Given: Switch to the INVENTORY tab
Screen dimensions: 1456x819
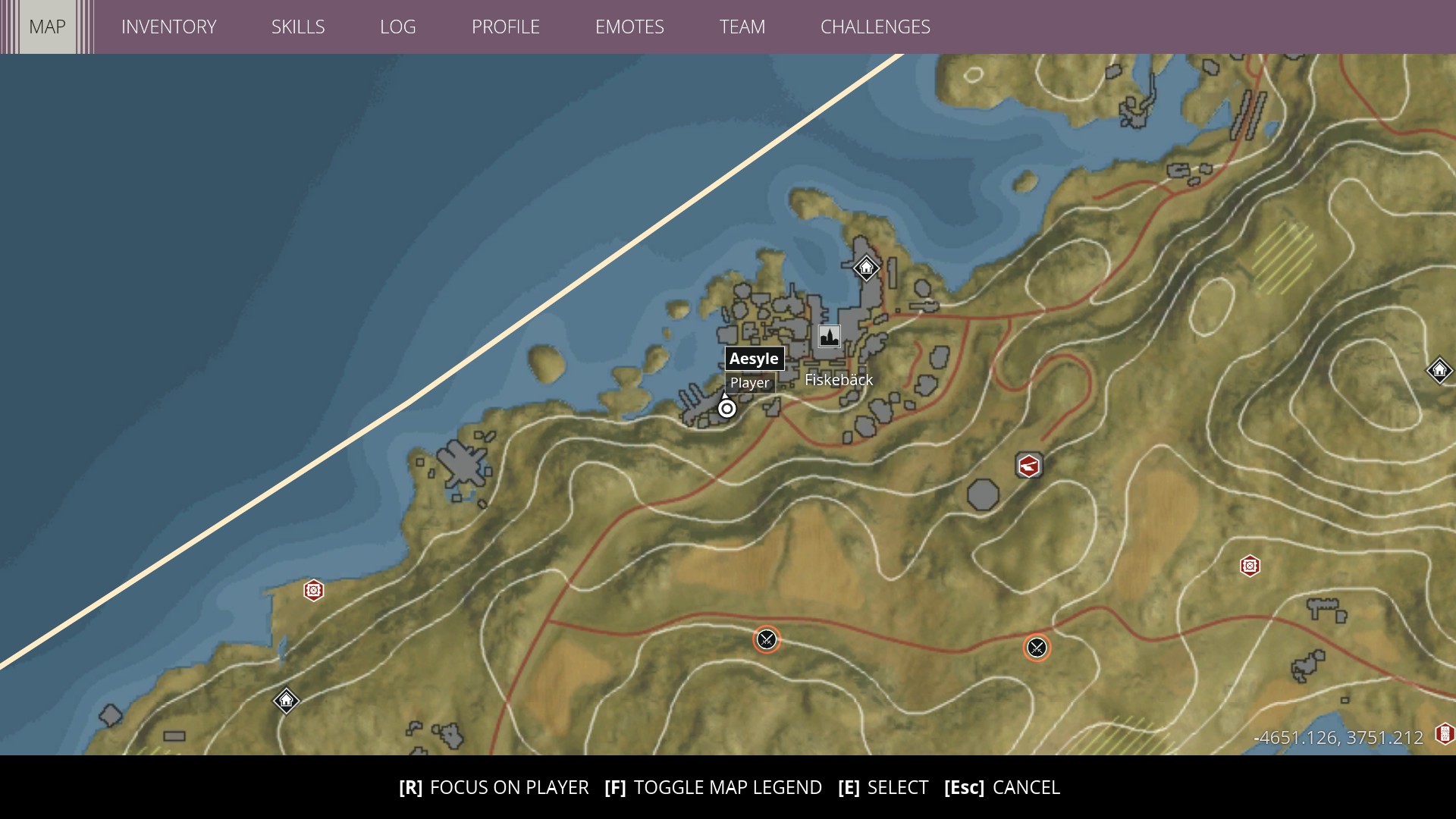Looking at the screenshot, I should pos(169,27).
